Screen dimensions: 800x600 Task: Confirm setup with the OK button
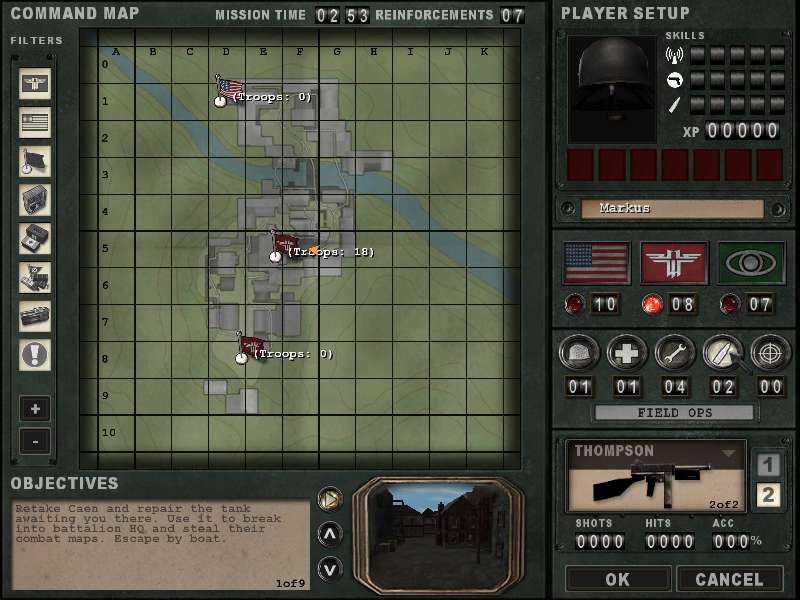click(x=617, y=579)
